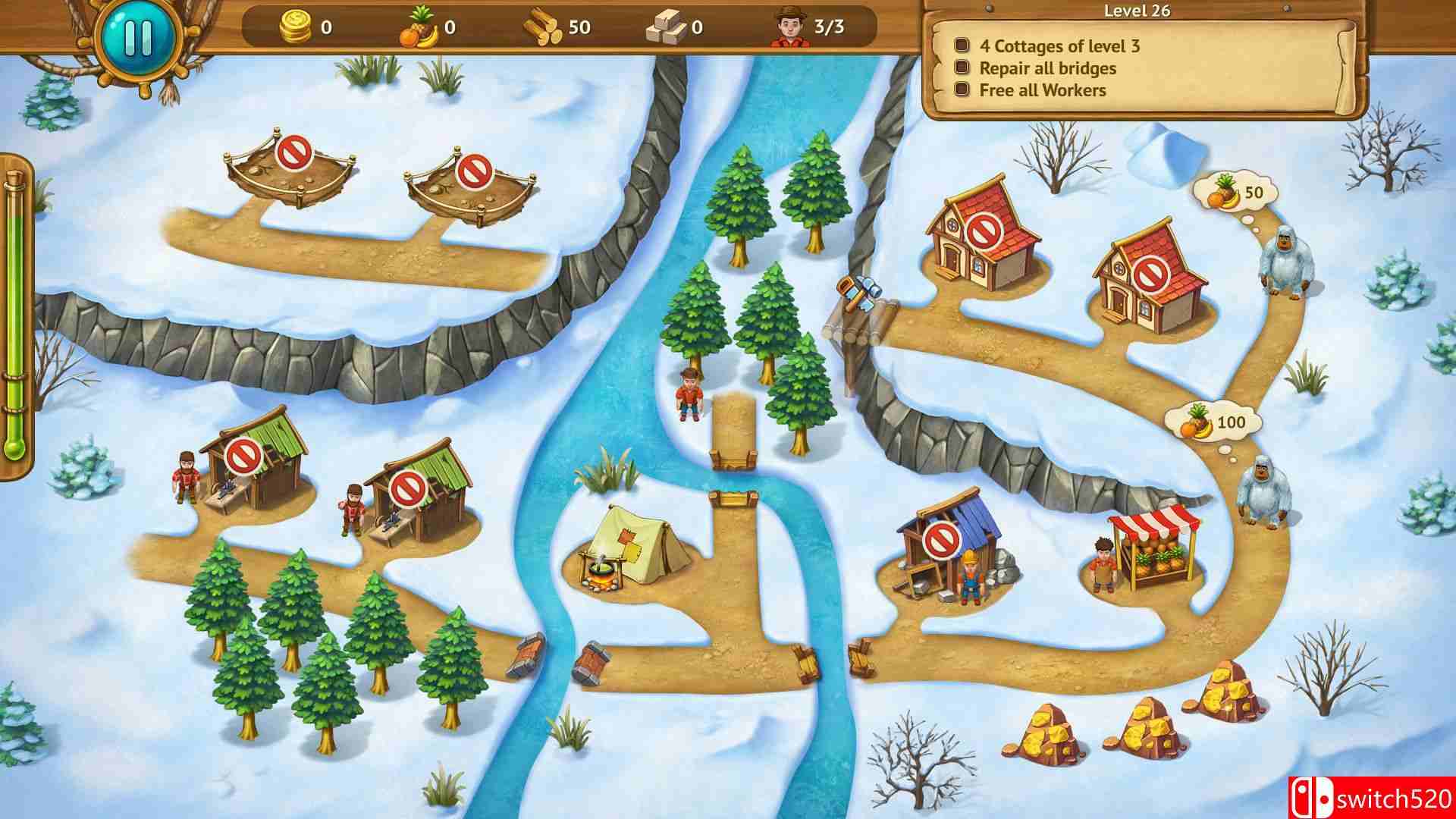
Task: Click the worker portrait showing 3/3
Action: pos(791,27)
